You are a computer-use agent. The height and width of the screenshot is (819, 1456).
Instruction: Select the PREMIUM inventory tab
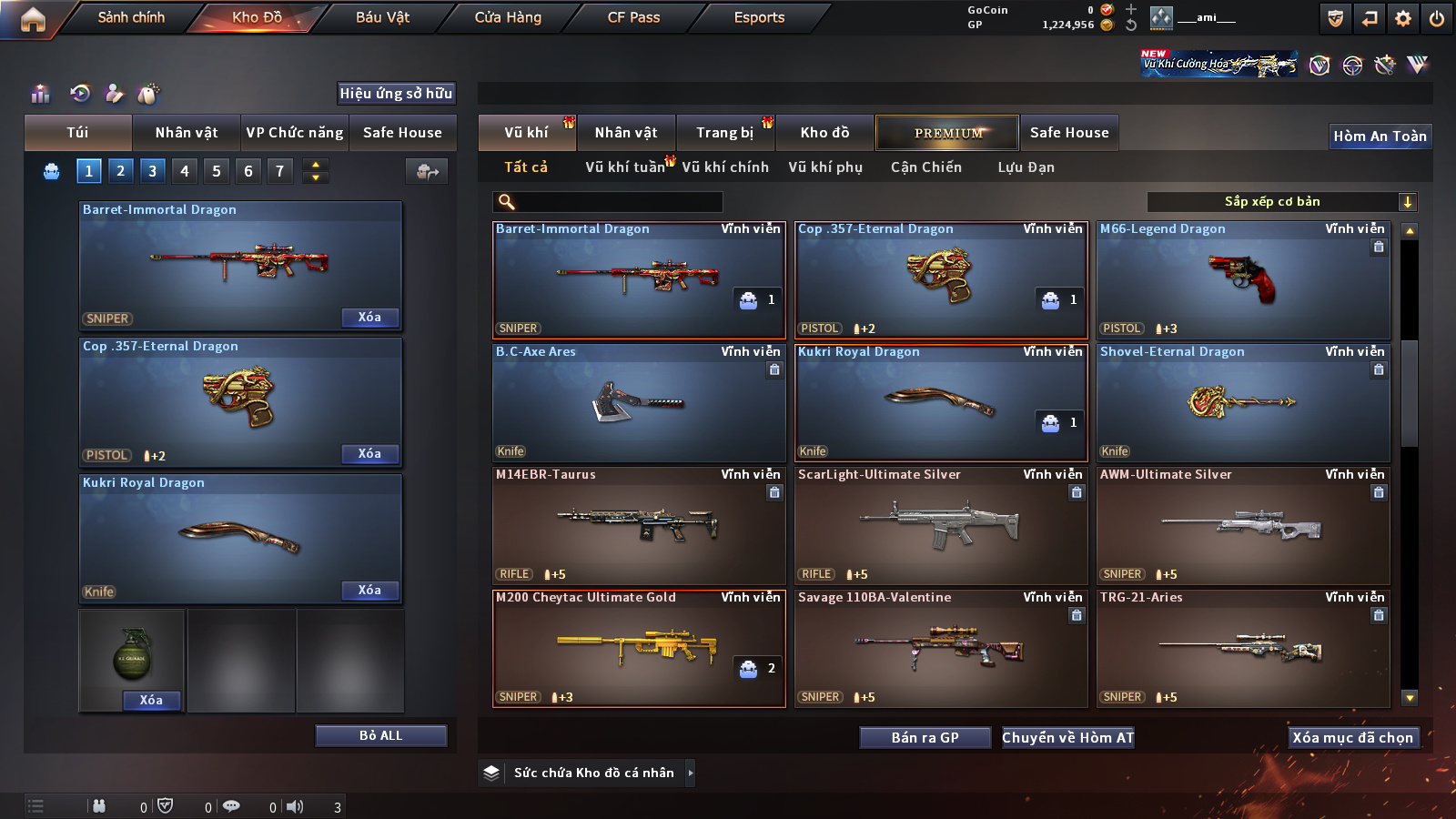tap(947, 133)
